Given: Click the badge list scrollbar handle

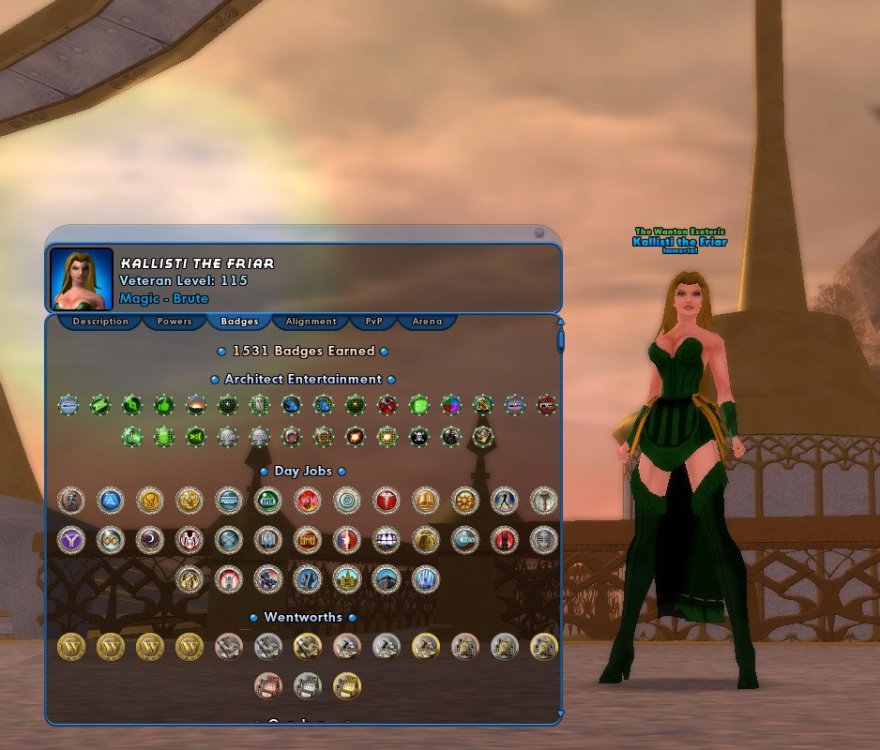Looking at the screenshot, I should (x=560, y=340).
